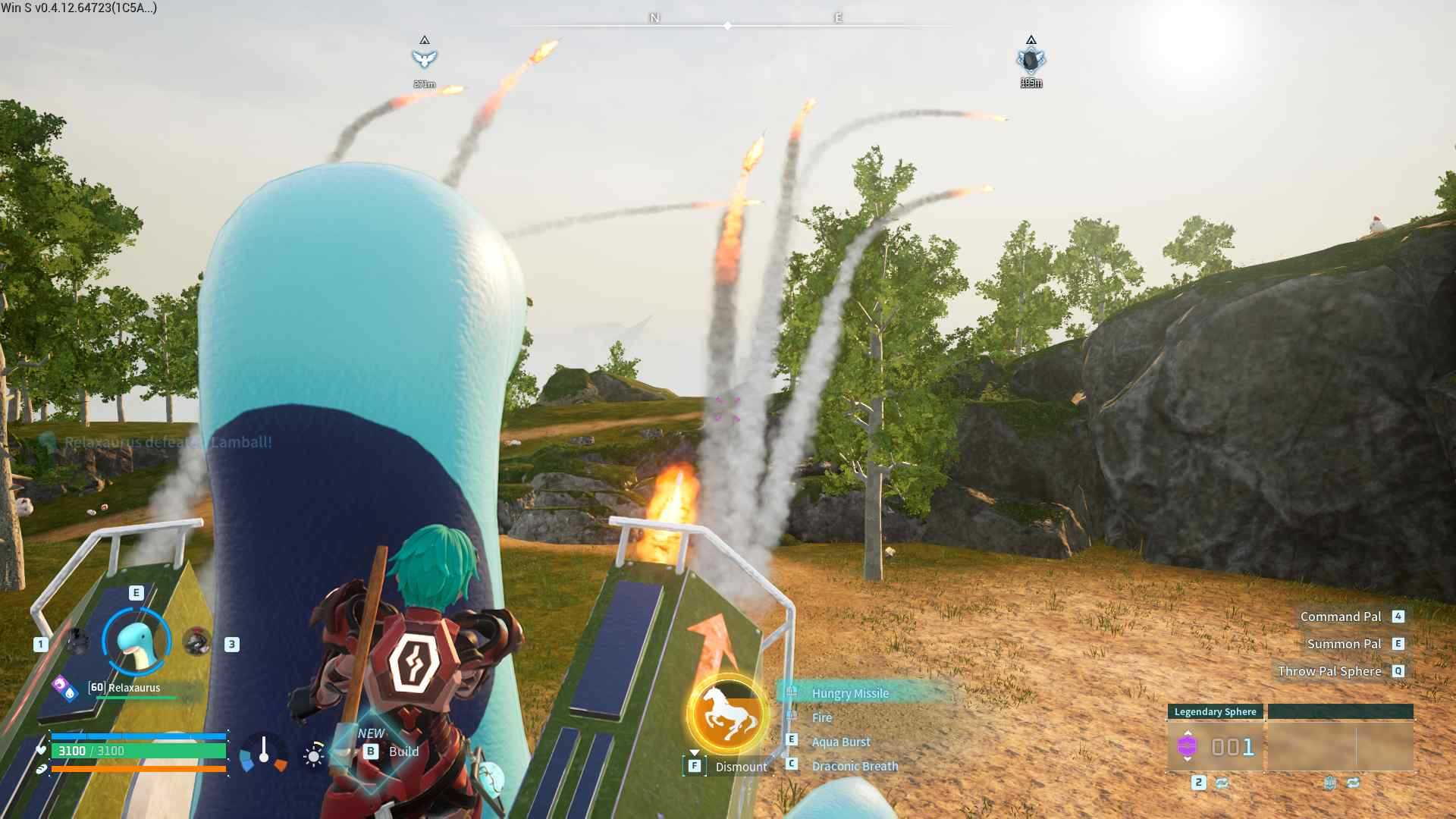
Task: Click the Dragon and Water element icons by Relaxaurus
Action: click(65, 688)
